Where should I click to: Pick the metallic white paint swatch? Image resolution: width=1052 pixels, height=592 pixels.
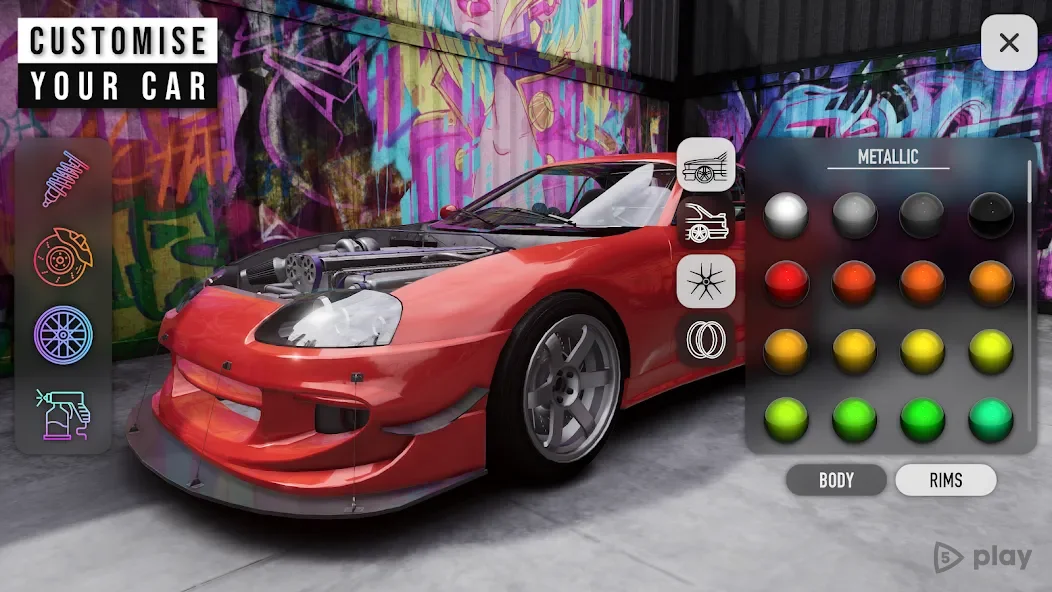(x=786, y=215)
